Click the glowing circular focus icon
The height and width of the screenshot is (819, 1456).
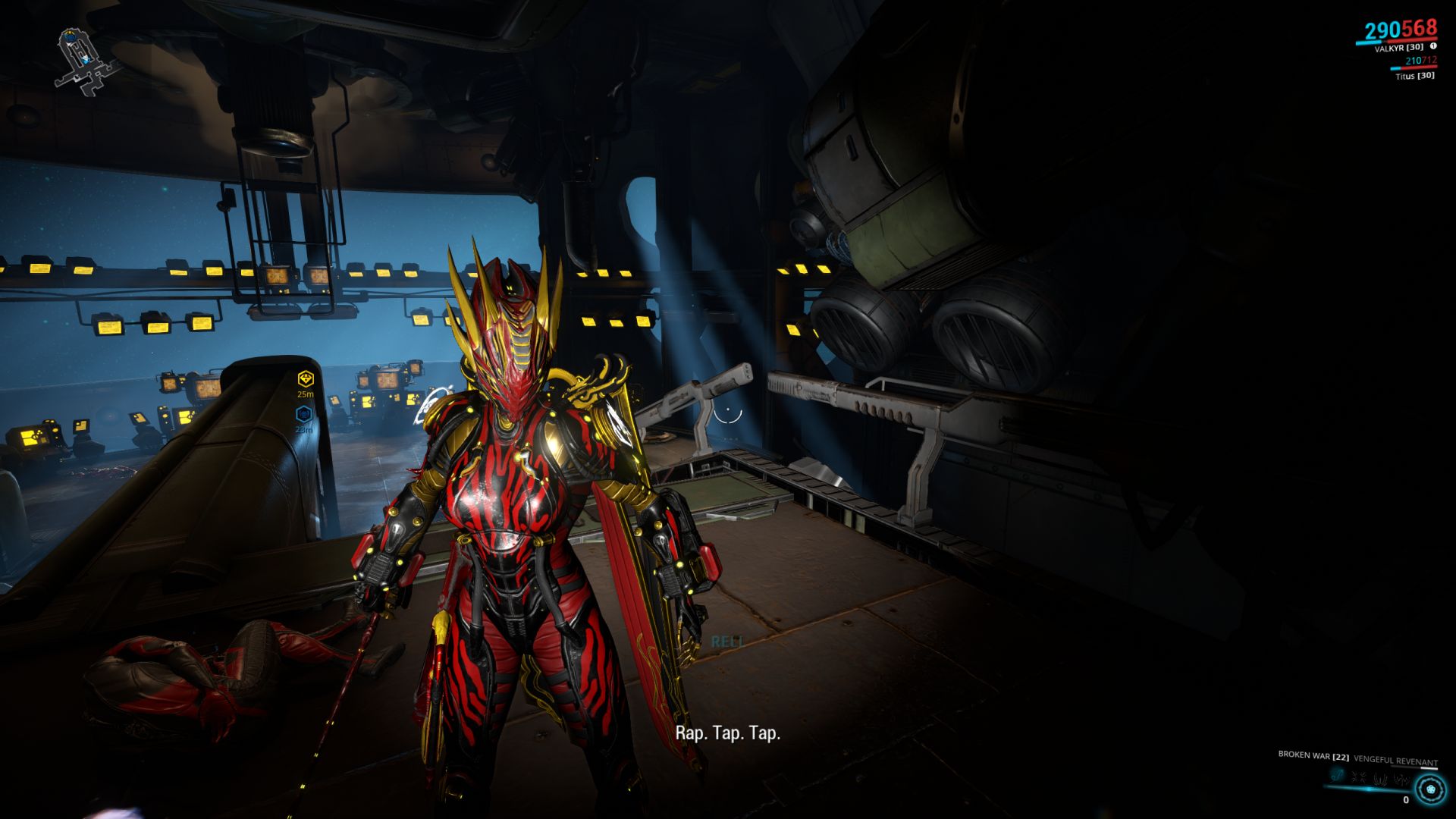coord(1430,789)
